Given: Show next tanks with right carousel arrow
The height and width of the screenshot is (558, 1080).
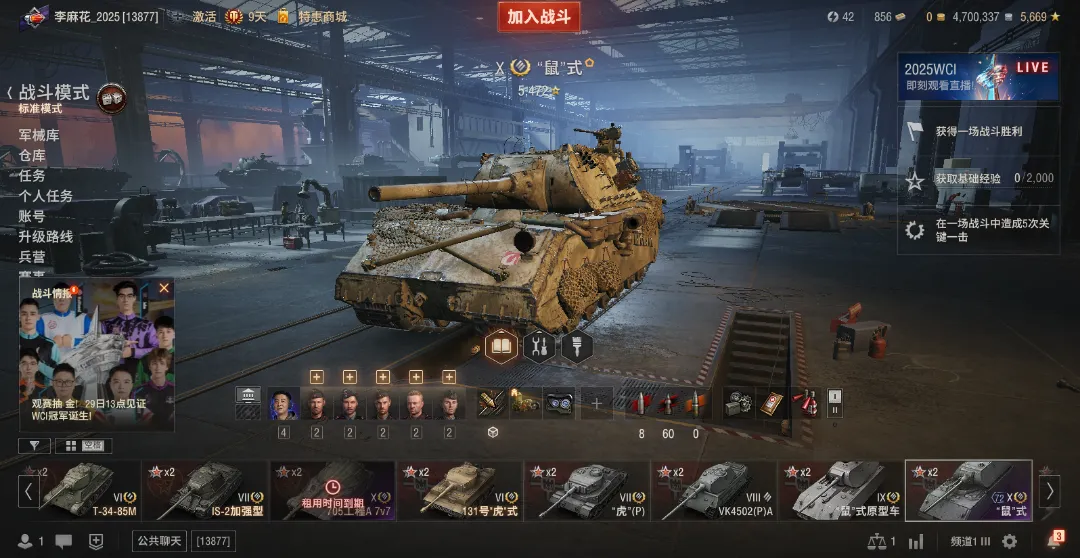Looking at the screenshot, I should point(1049,490).
